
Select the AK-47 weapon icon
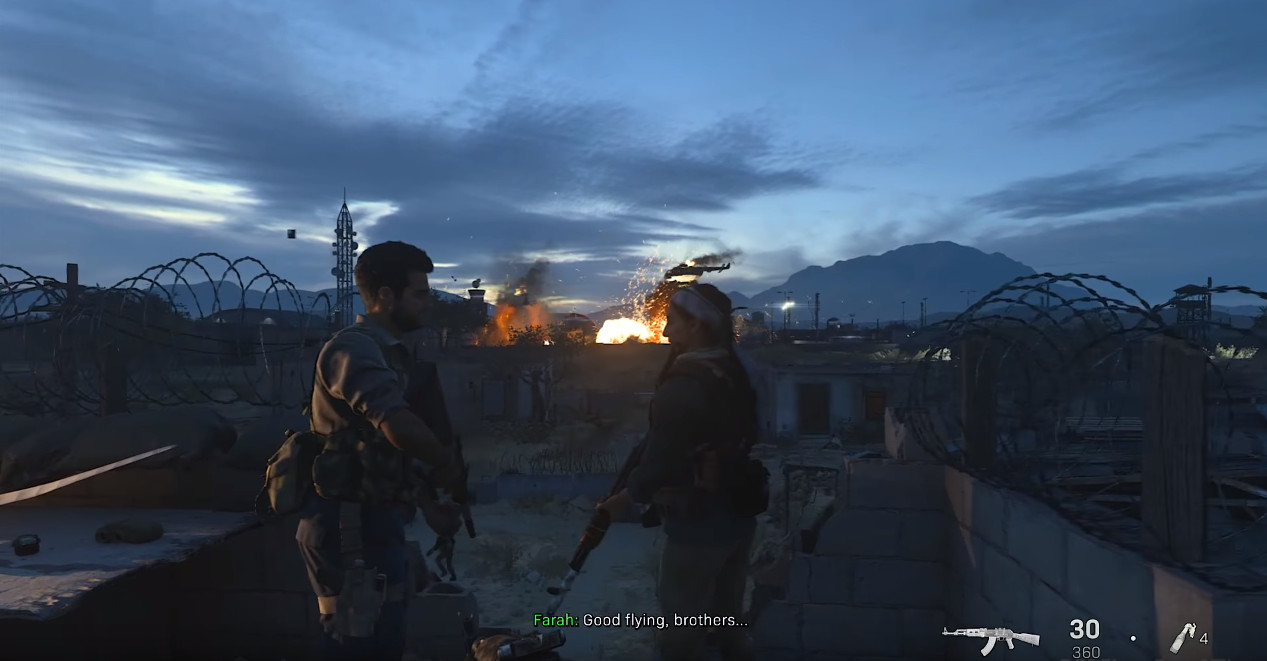990,637
